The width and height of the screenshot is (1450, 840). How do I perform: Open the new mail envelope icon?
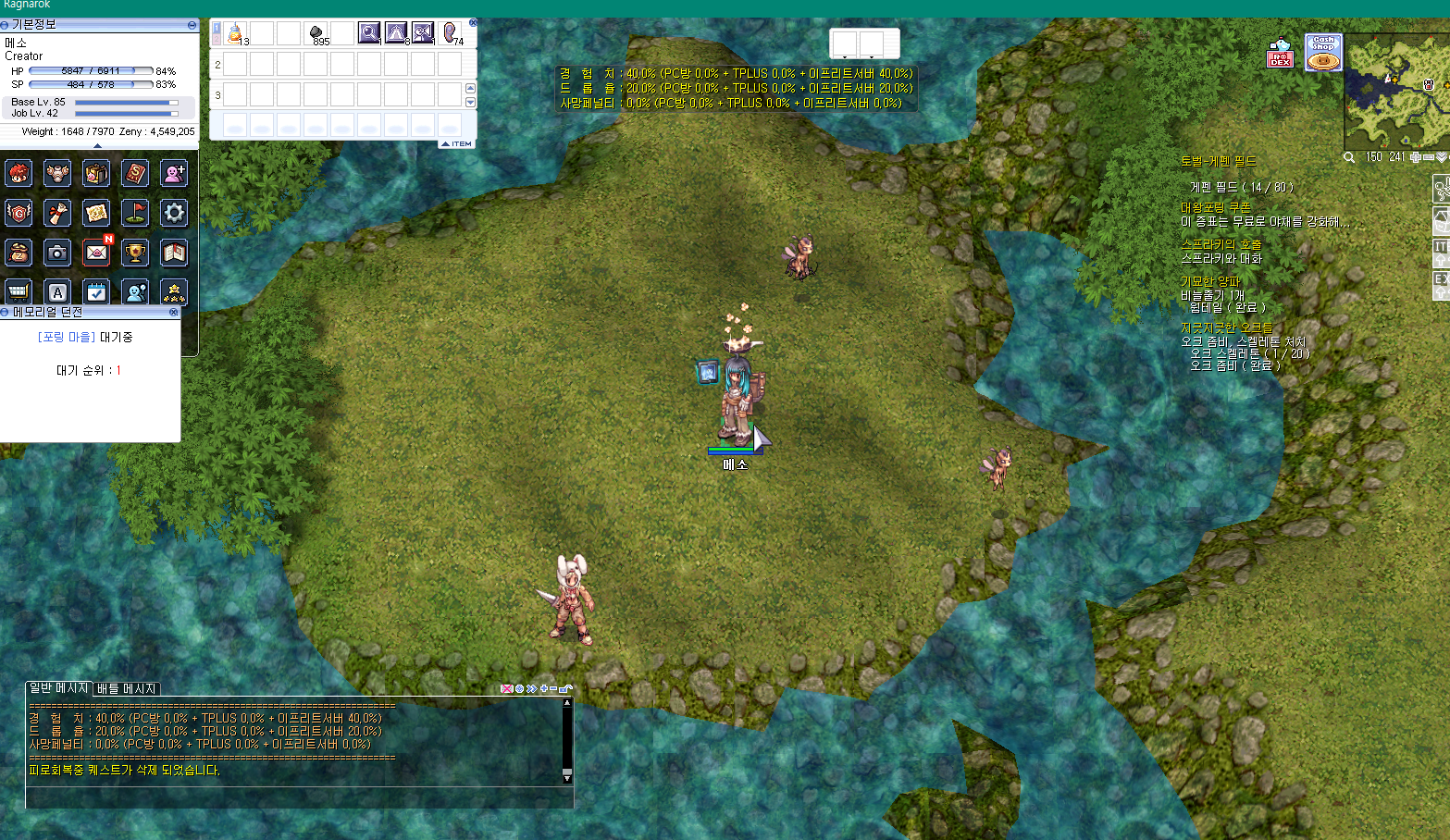96,252
